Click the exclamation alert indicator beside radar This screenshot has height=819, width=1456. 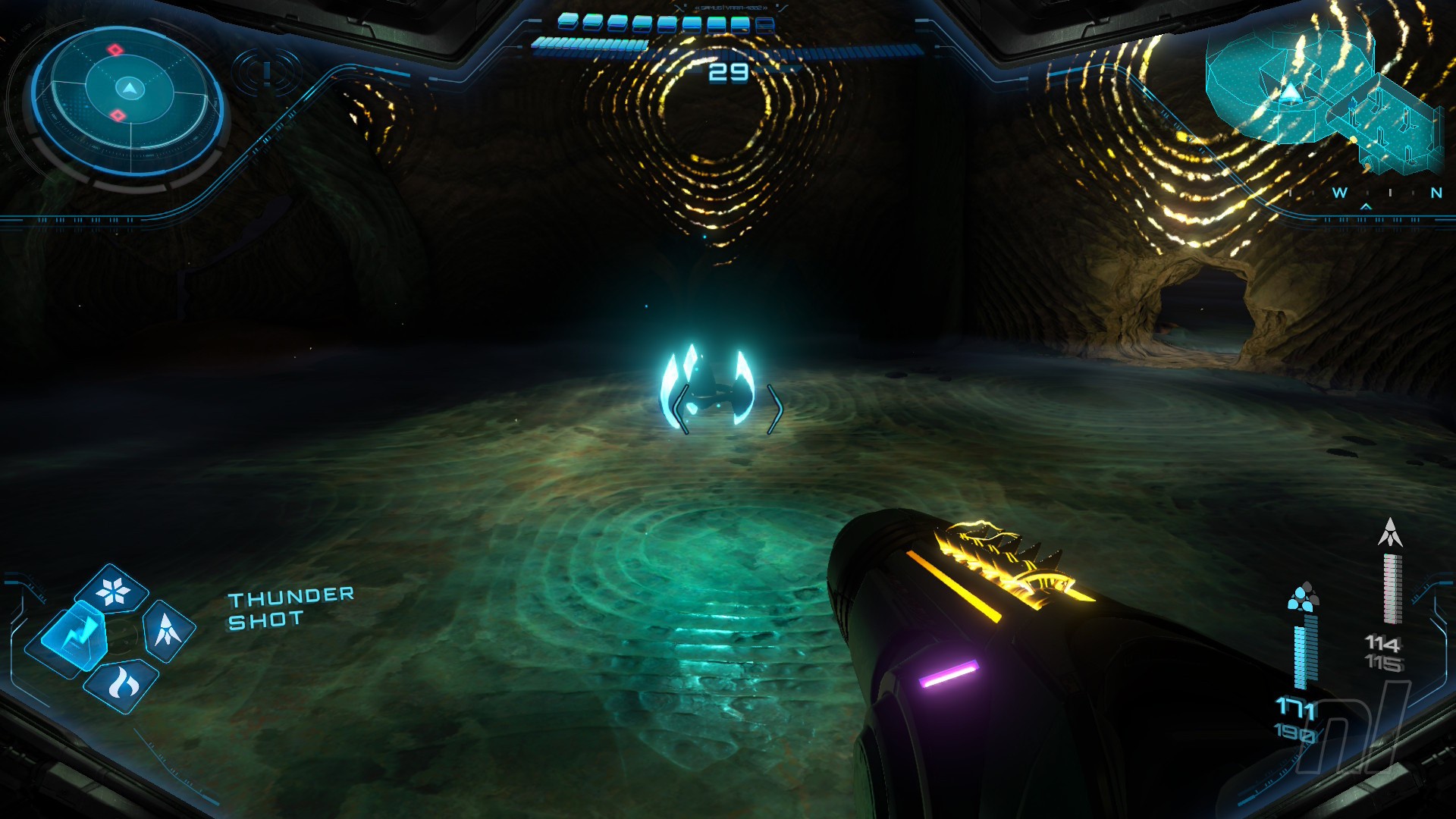pos(267,73)
